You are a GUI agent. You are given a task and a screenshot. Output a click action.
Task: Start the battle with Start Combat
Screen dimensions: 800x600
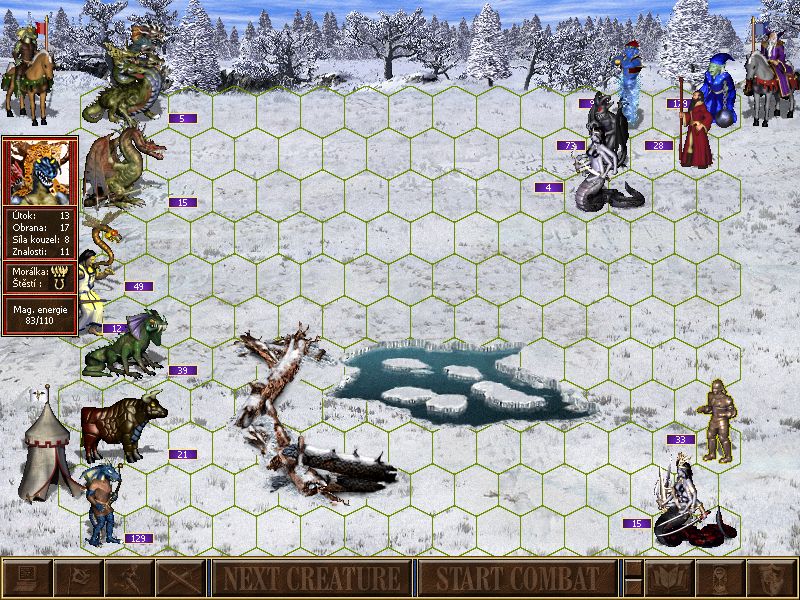517,578
